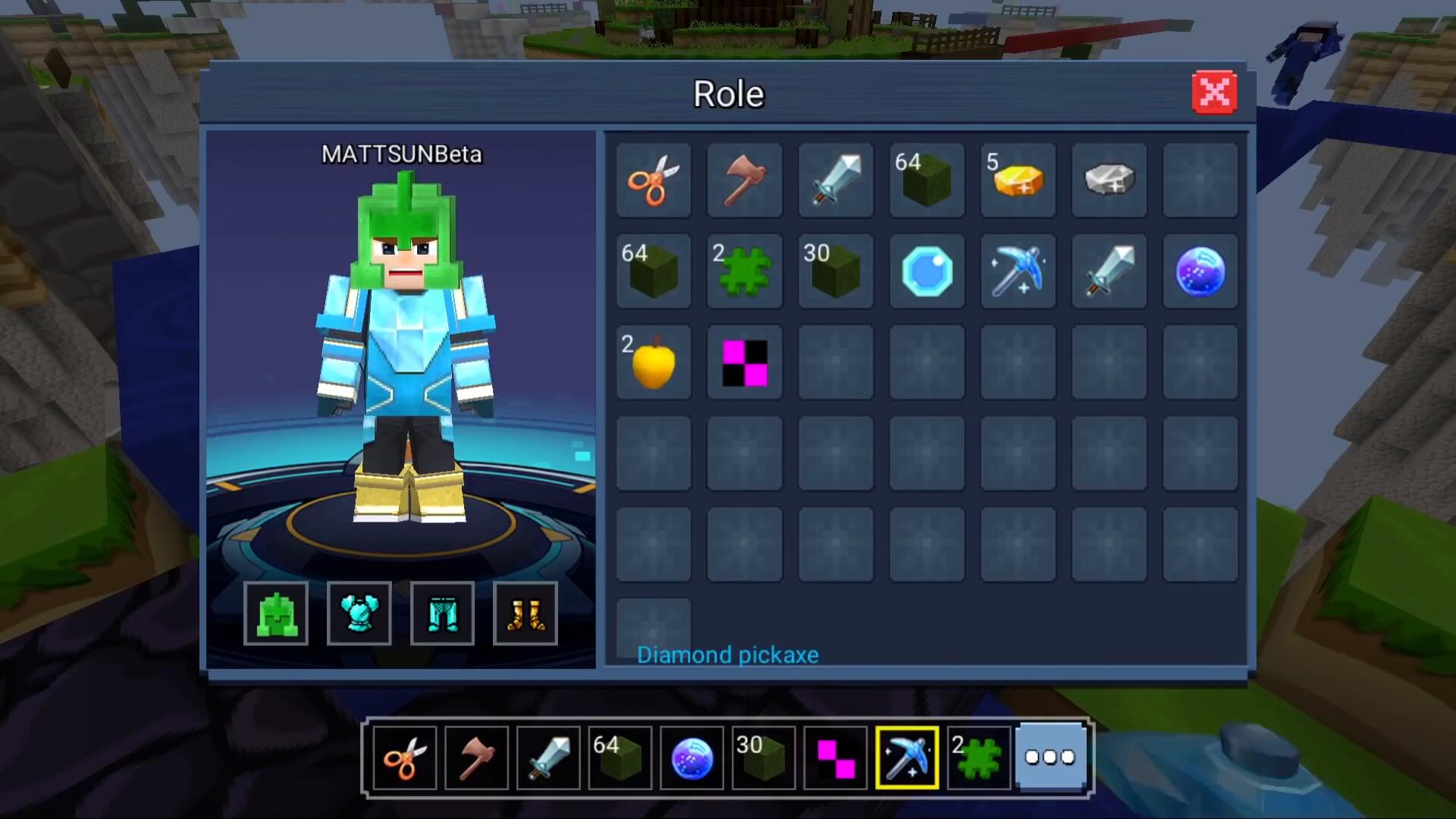Select the scissors in the hotbar
This screenshot has height=819, width=1456.
(405, 758)
